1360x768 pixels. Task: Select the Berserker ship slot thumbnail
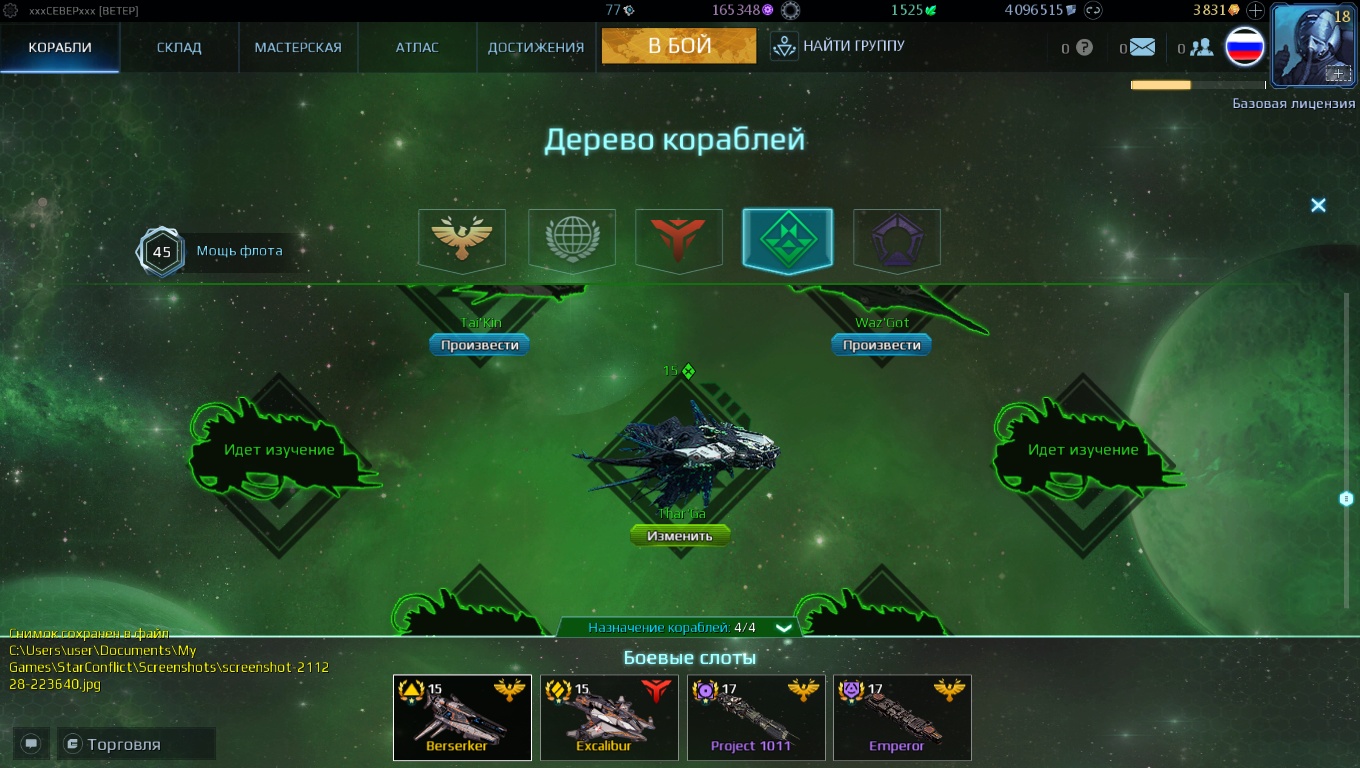point(462,717)
